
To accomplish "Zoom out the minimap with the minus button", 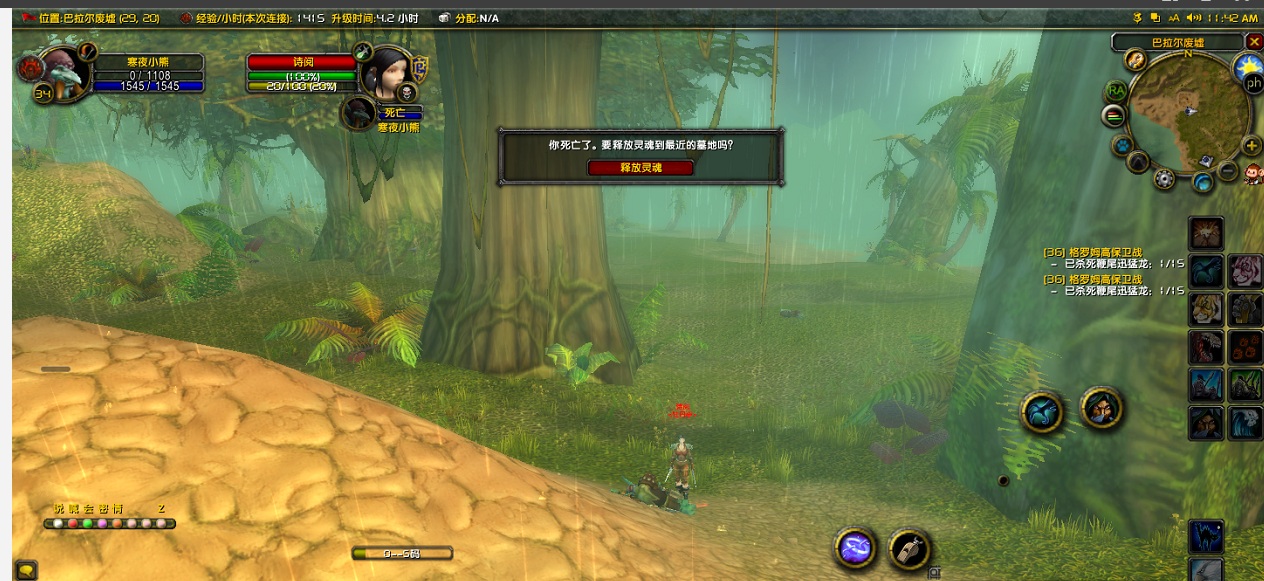I will tap(1230, 172).
